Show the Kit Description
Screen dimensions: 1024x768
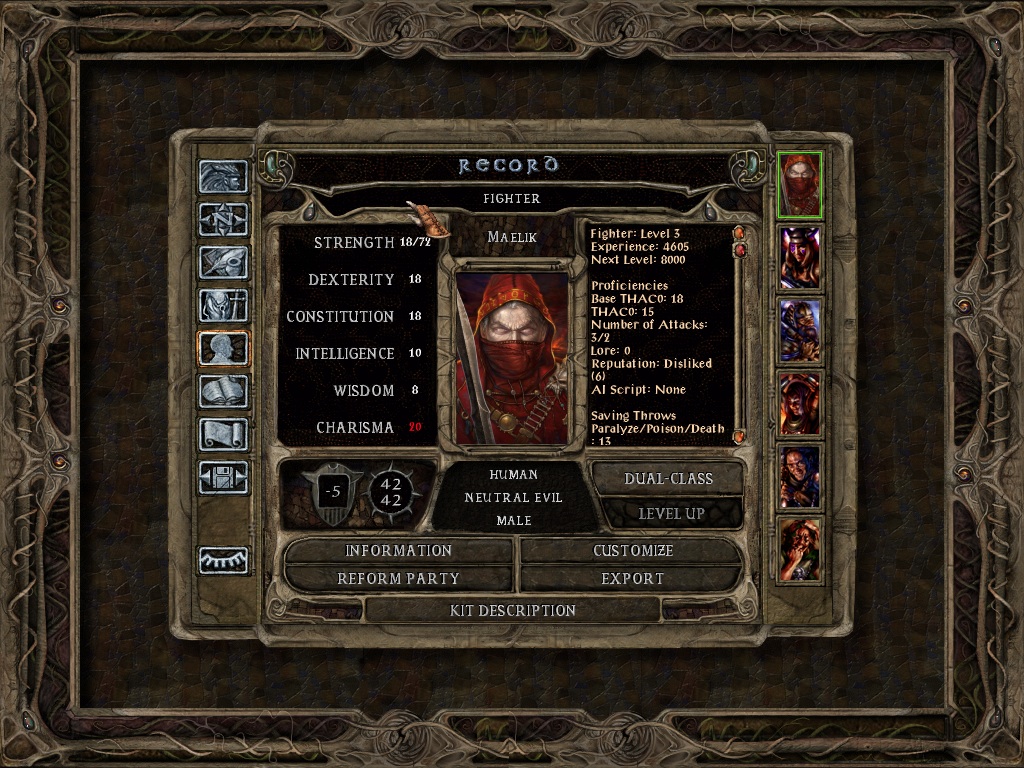tap(513, 610)
